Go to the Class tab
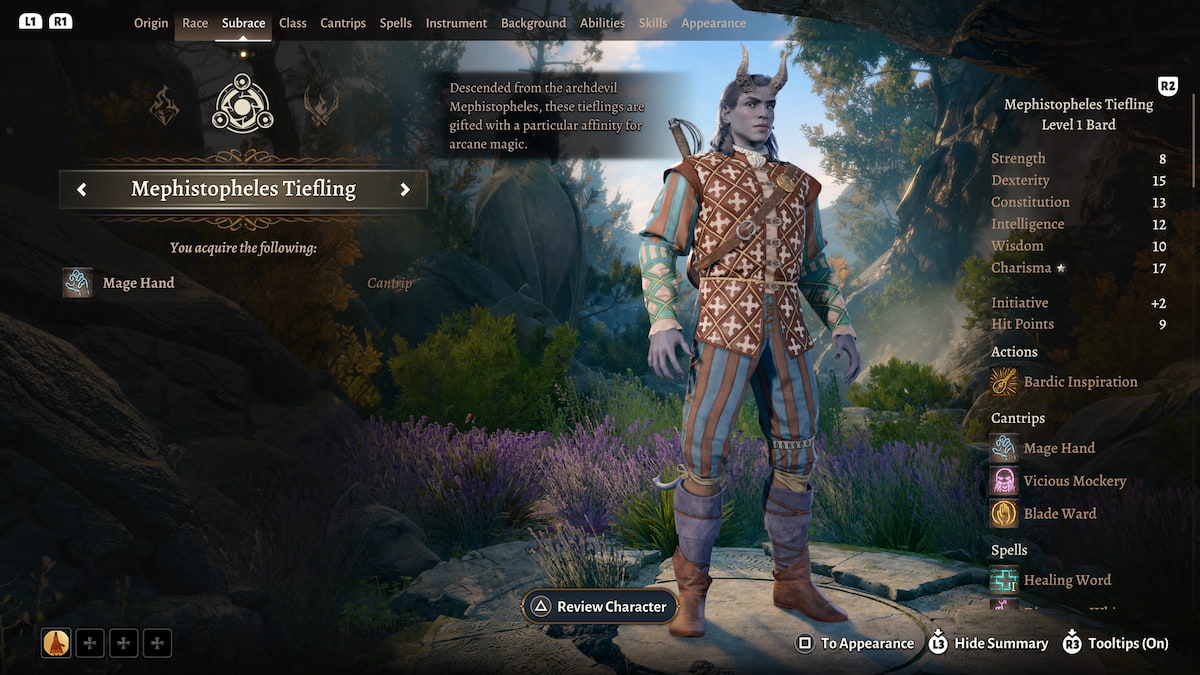This screenshot has height=675, width=1200. coord(293,23)
